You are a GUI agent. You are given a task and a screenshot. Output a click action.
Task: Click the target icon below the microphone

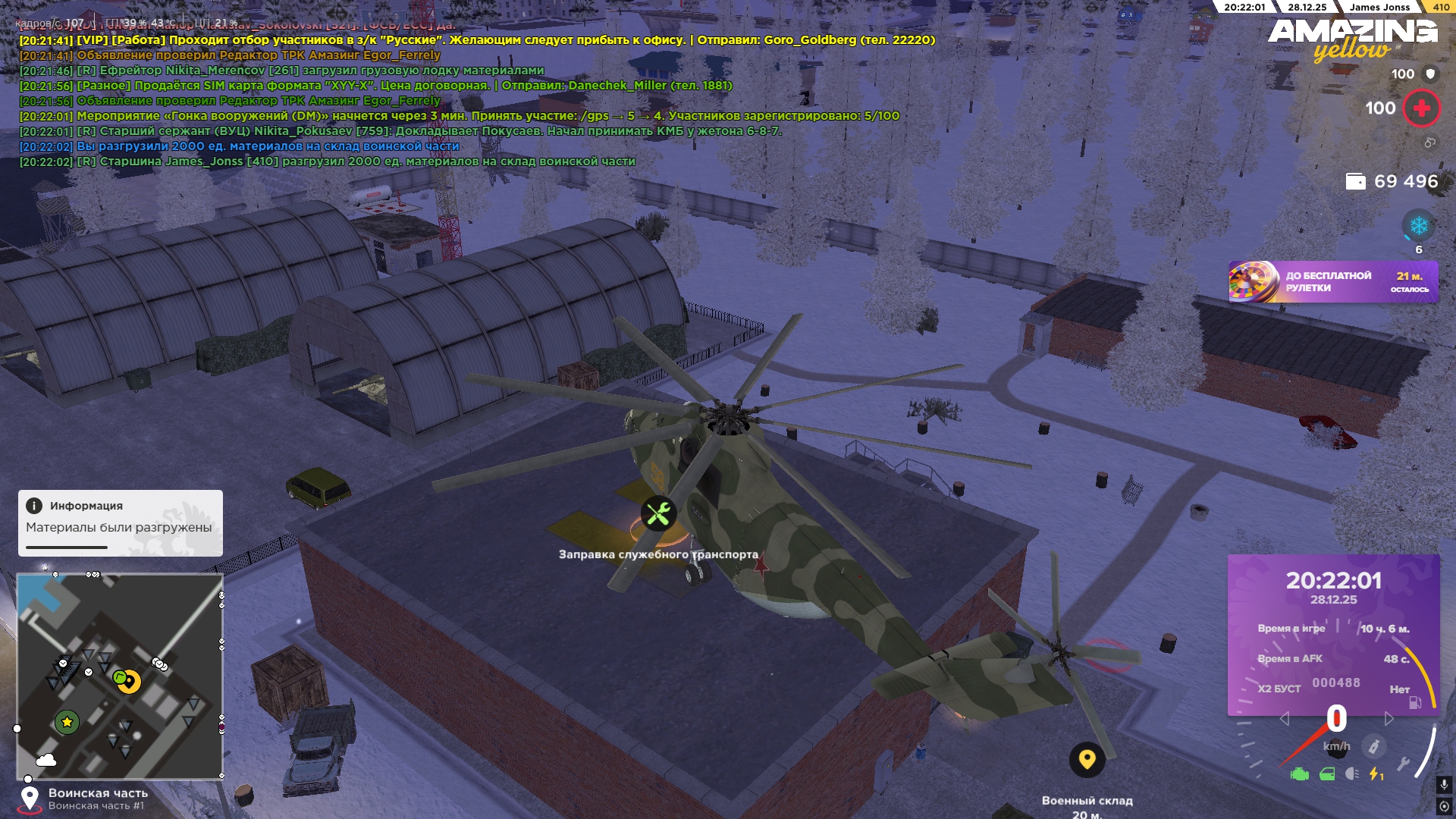[x=1444, y=806]
